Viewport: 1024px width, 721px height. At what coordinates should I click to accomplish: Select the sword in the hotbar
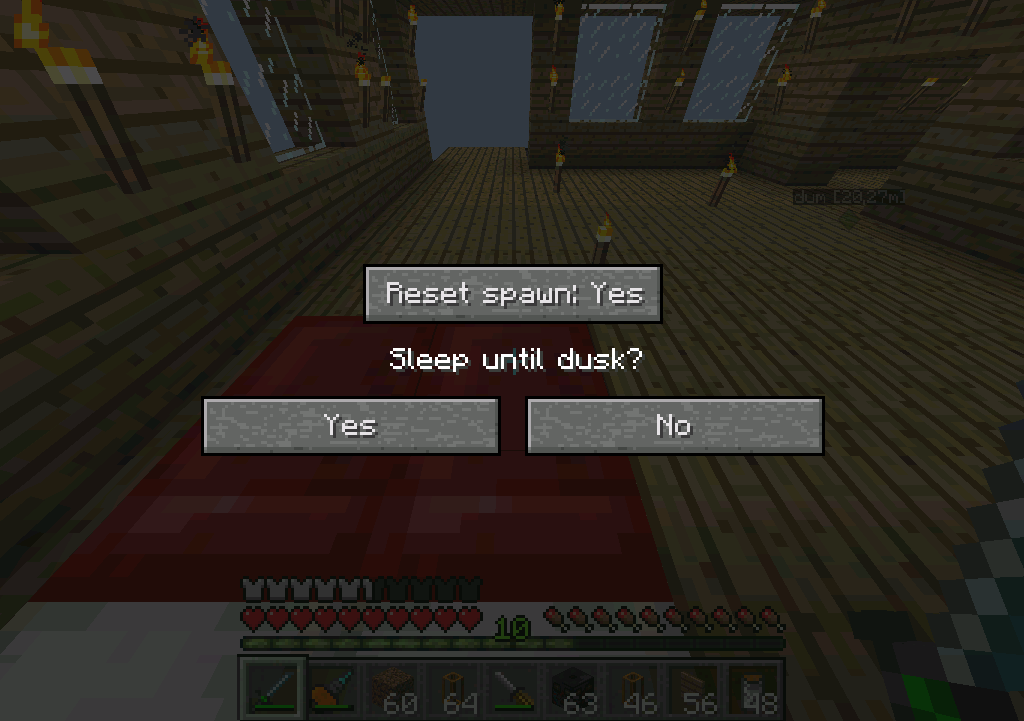pos(272,689)
